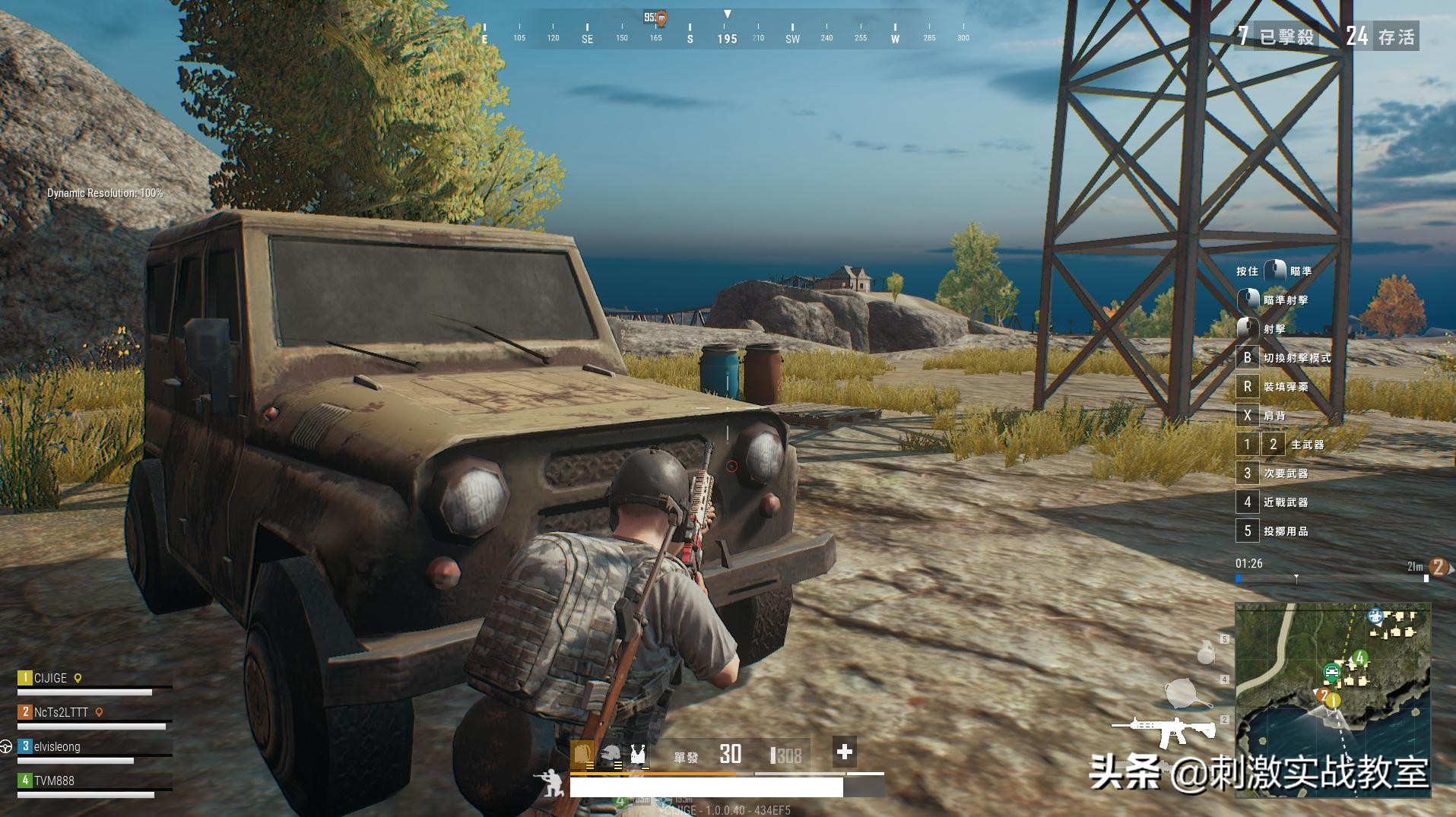Use the white plus heal button
This screenshot has width=1456, height=817.
pyautogui.click(x=844, y=752)
